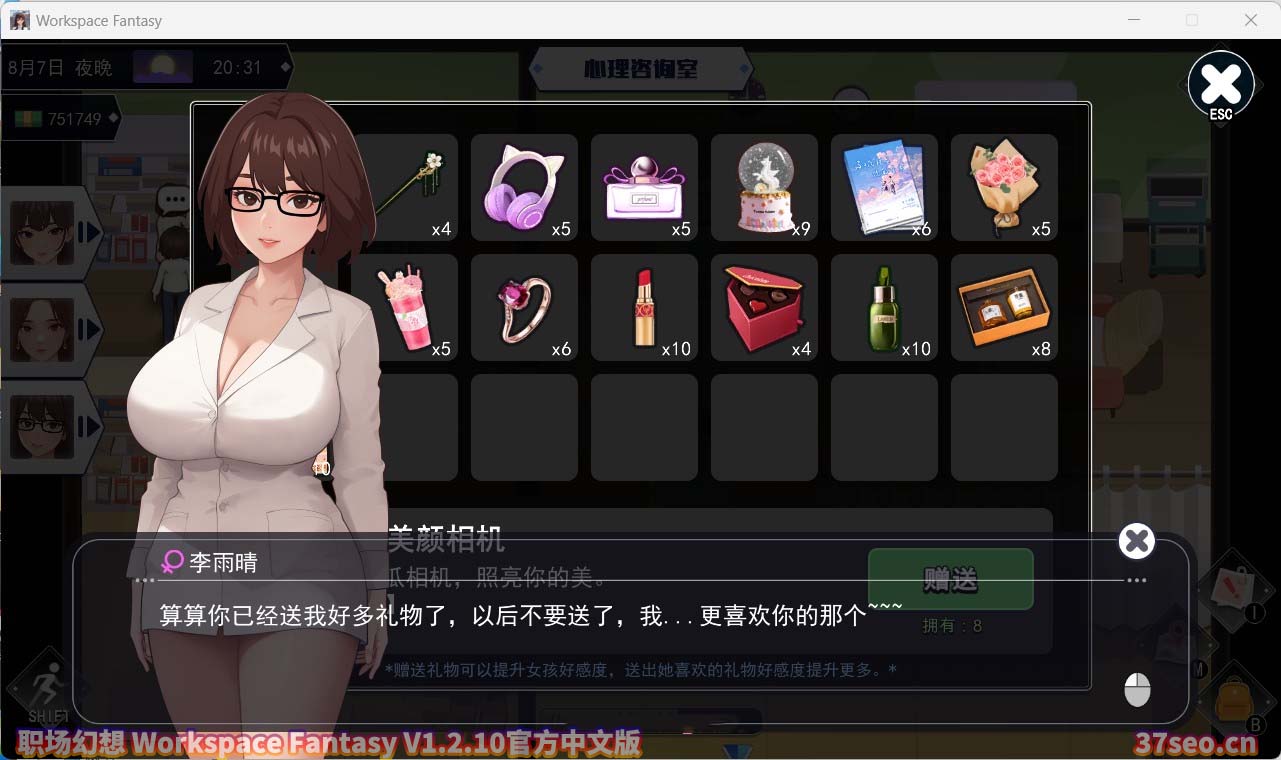Select the cat-ear headphones gift
The image size is (1281, 760).
524,187
